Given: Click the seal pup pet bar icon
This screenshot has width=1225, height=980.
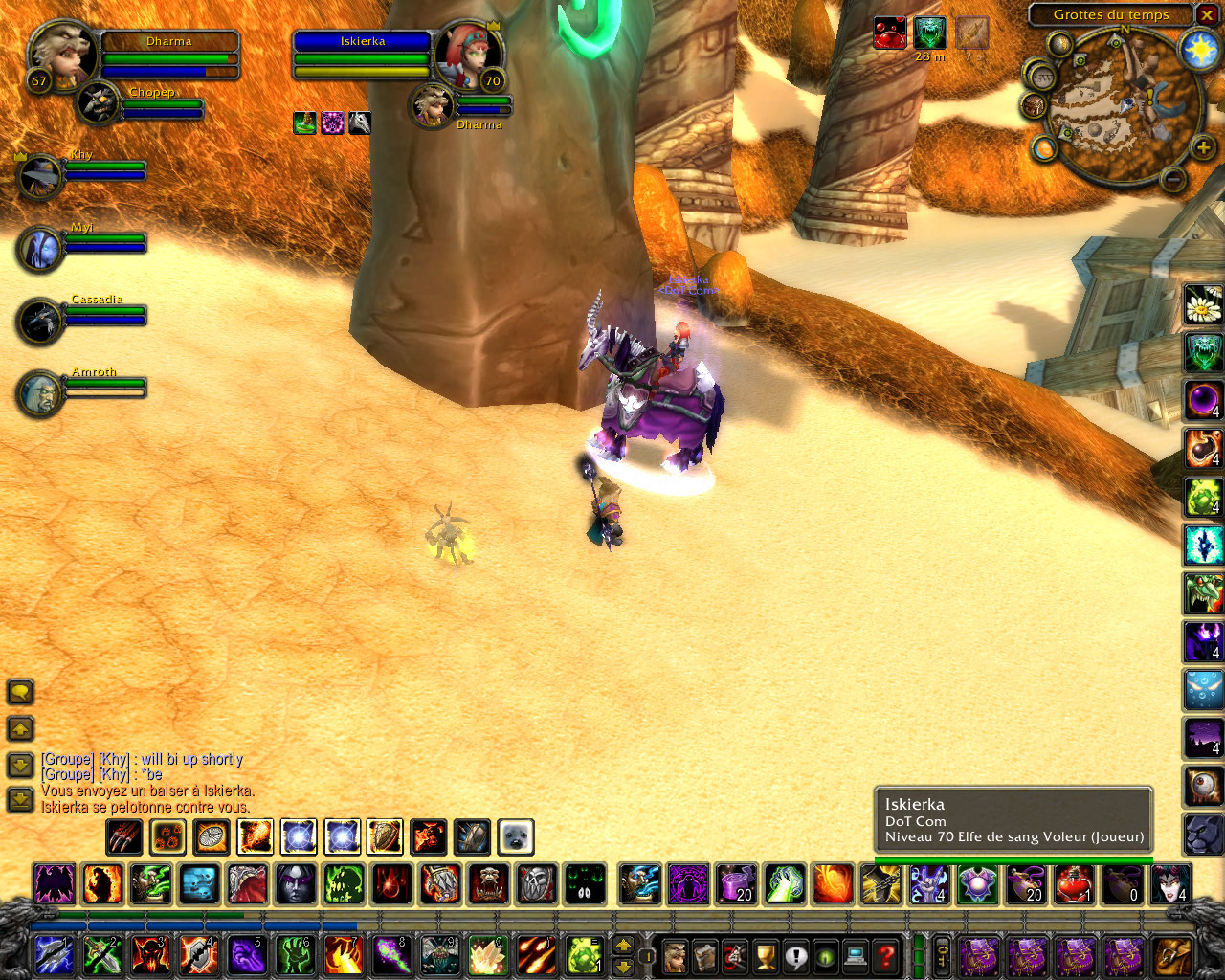Looking at the screenshot, I should click(x=516, y=837).
